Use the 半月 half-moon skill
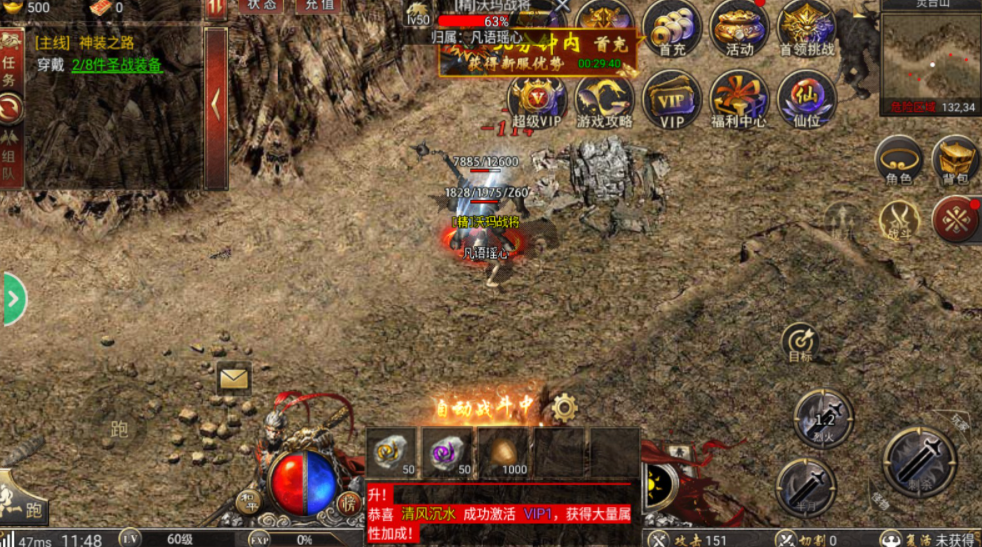This screenshot has height=547, width=982. (x=805, y=485)
